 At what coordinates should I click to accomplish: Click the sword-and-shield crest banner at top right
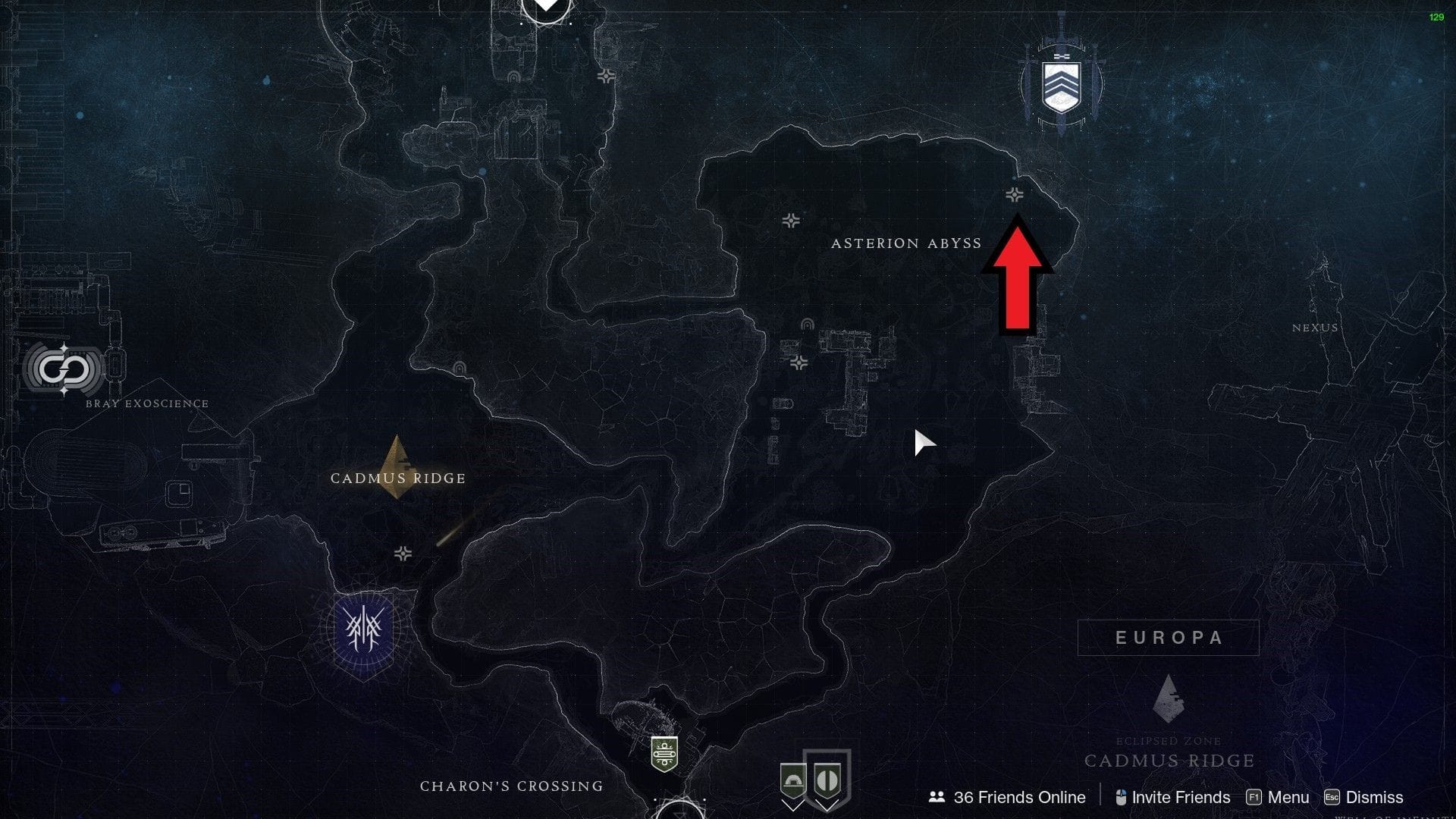(x=1060, y=83)
